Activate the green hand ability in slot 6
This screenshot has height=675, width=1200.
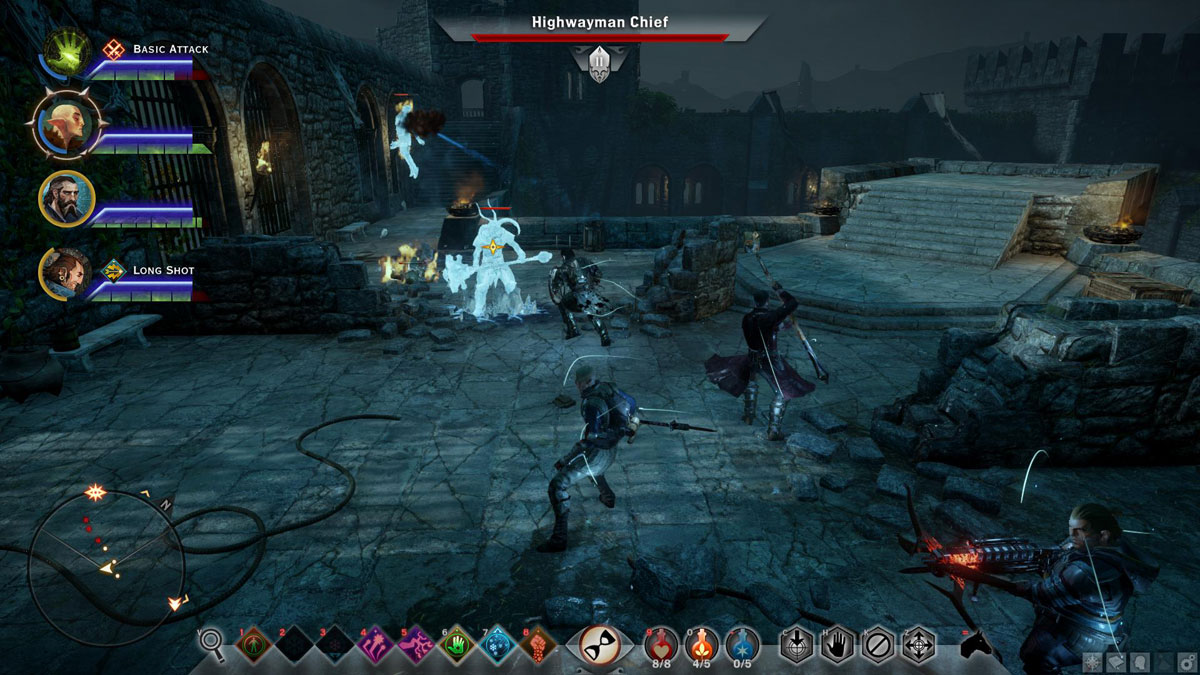coord(457,645)
